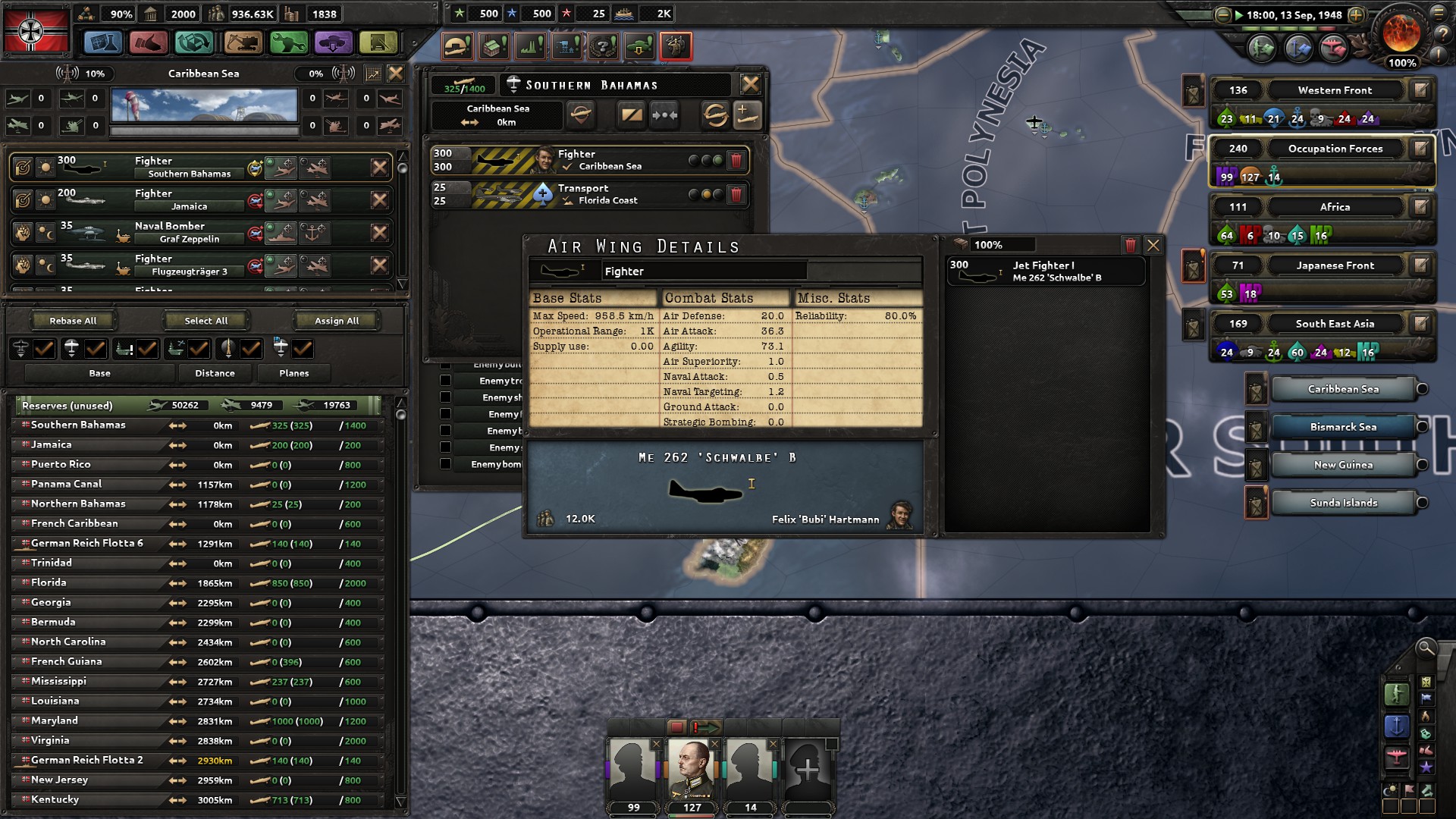This screenshot has width=1456, height=819.
Task: Click the rebase air wing location pin icon
Action: [581, 116]
